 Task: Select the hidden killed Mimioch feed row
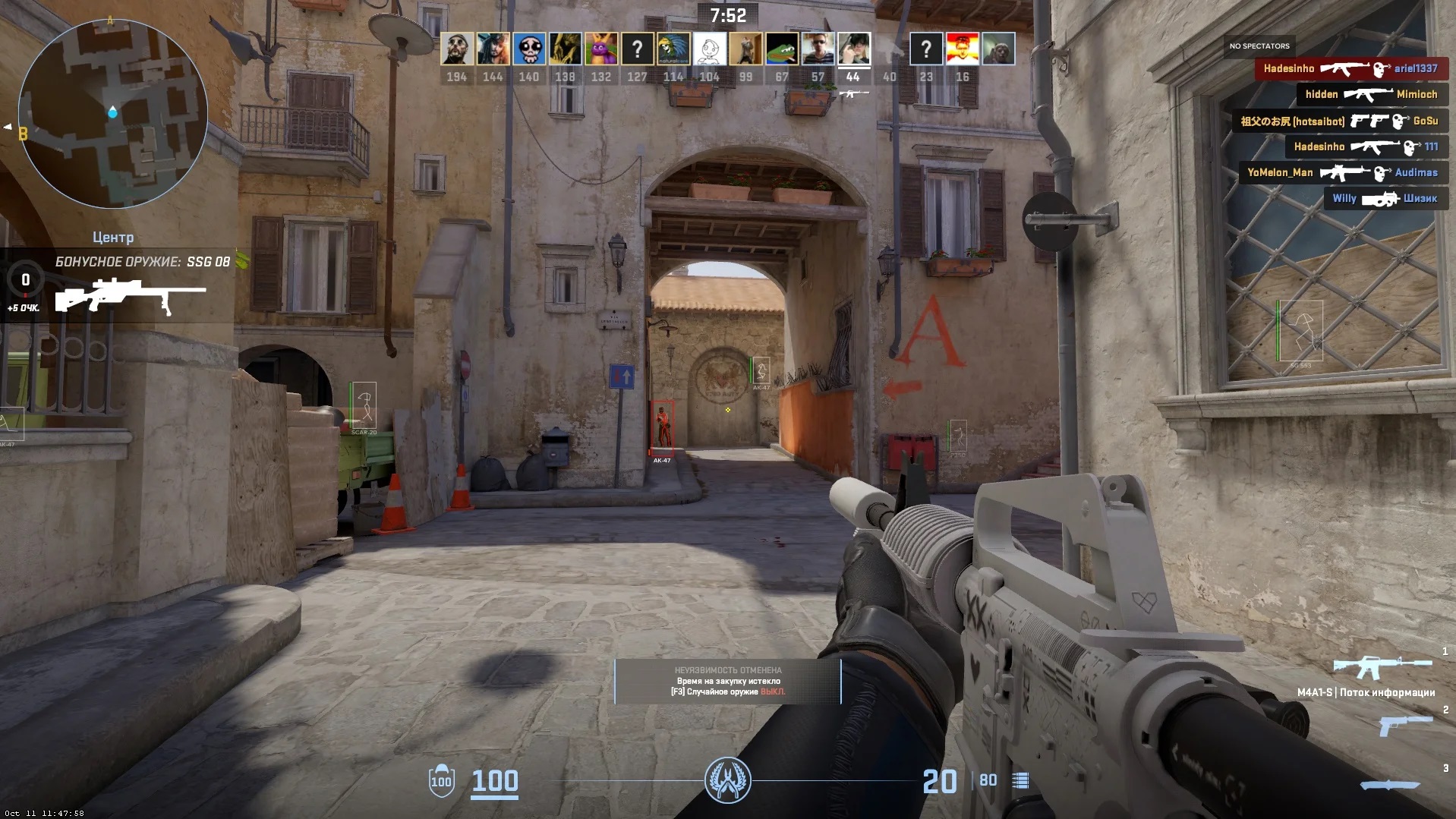click(1370, 94)
